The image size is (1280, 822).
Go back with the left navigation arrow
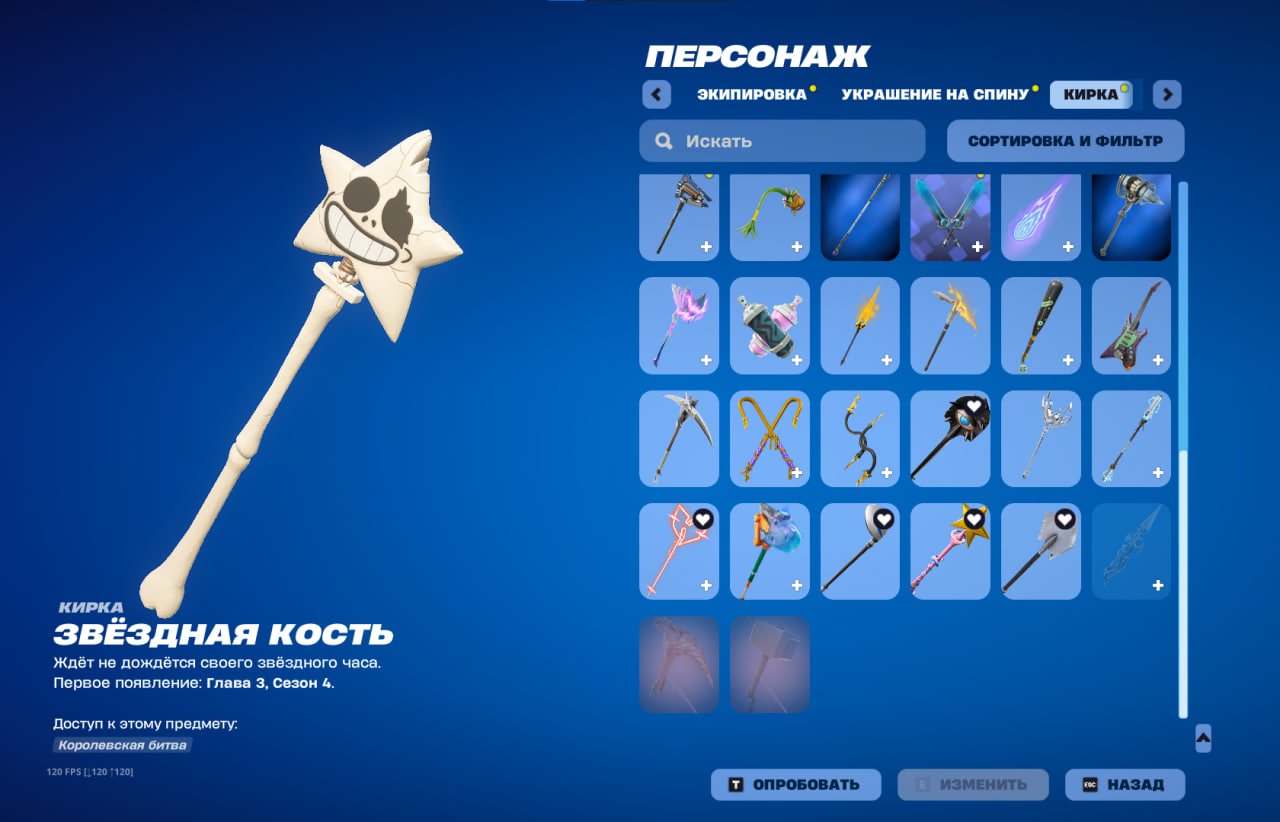click(x=655, y=93)
